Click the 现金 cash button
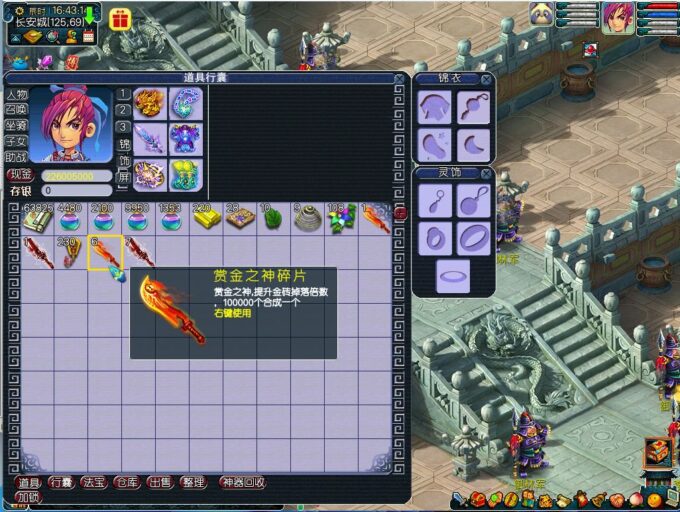 (20, 174)
